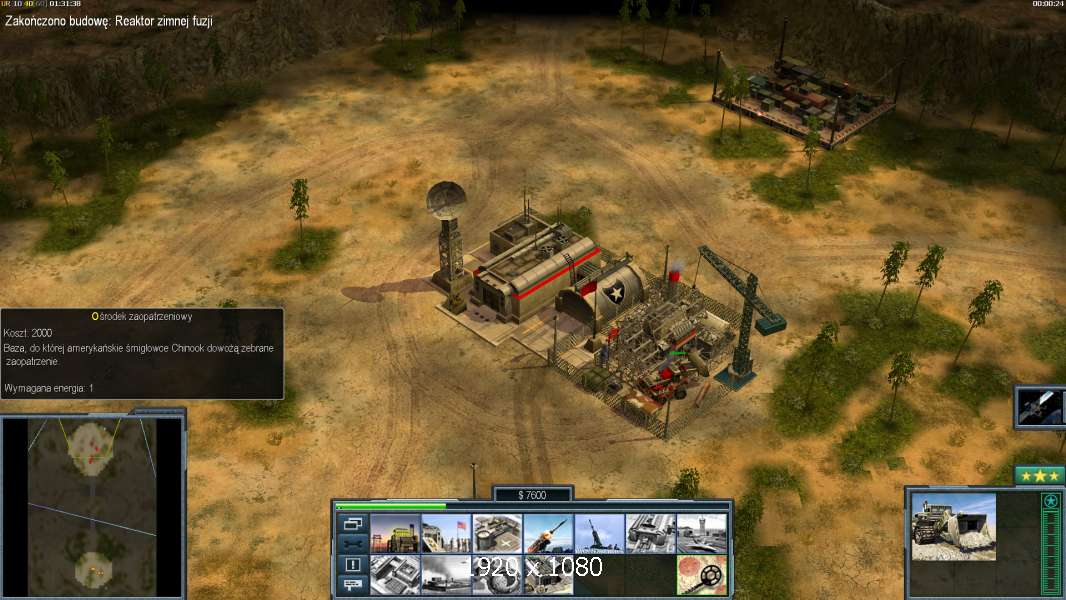This screenshot has width=1066, height=600.
Task: Activate the wrench repair button
Action: point(352,544)
